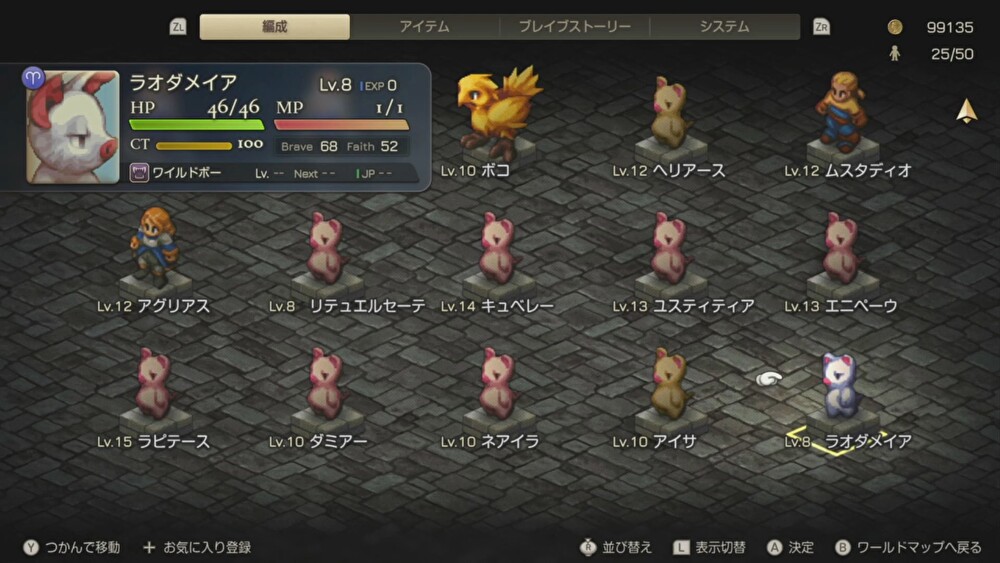1000x563 pixels.
Task: Switch to the 編成 tab
Action: [275, 27]
